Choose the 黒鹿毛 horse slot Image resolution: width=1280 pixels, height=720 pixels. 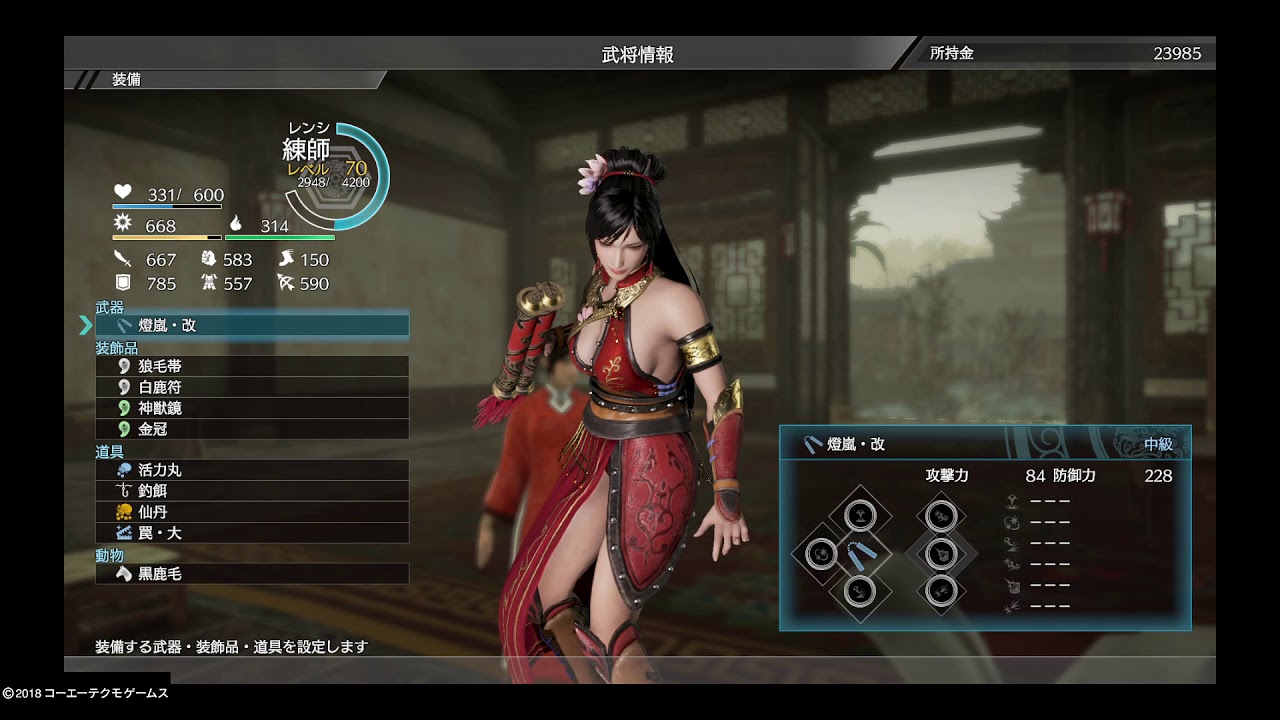252,574
